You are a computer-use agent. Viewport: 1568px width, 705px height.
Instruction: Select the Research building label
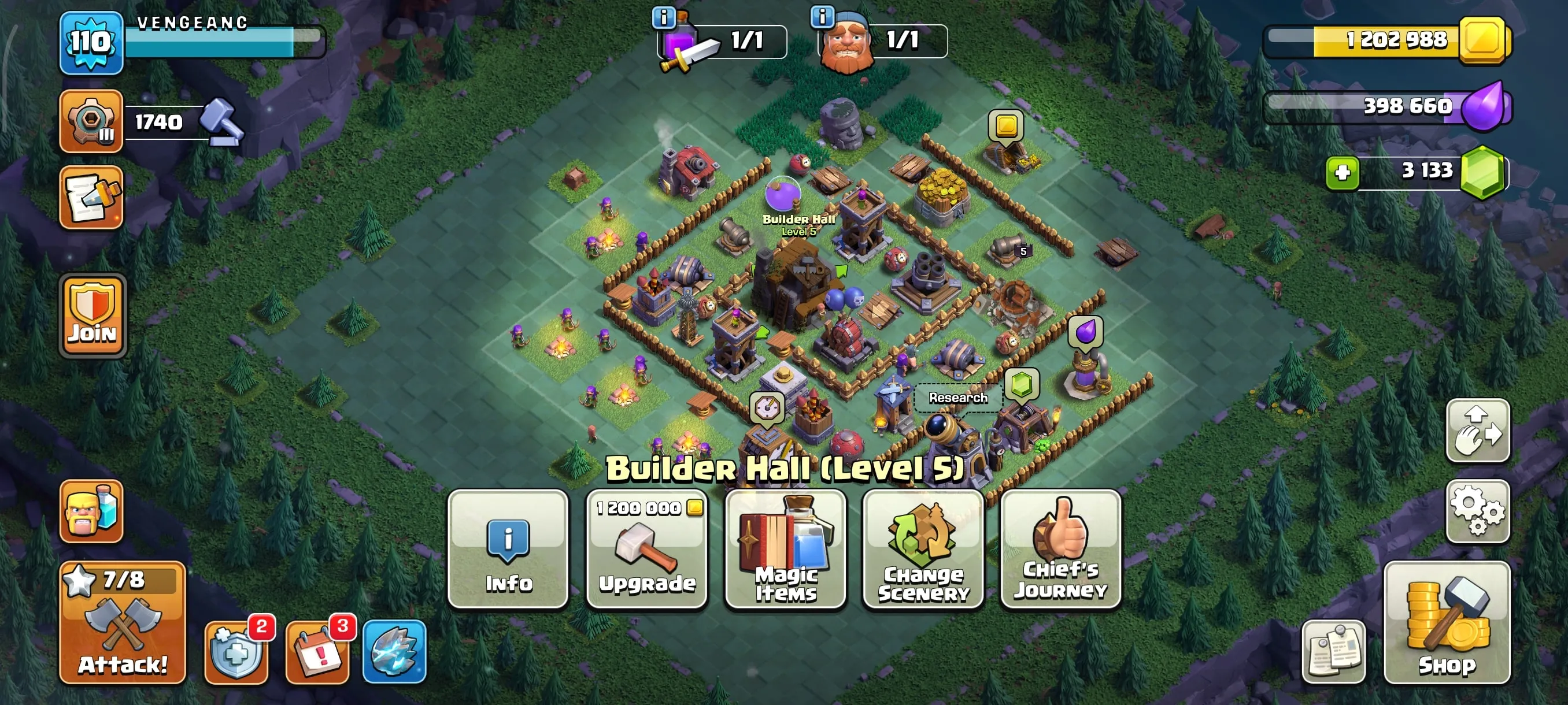pos(957,398)
